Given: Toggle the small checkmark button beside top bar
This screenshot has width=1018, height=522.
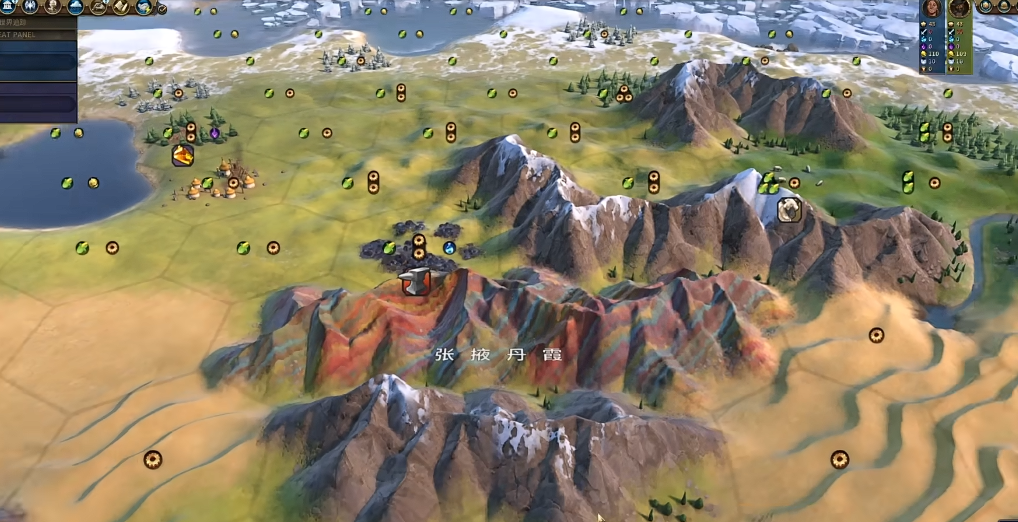Looking at the screenshot, I should 162,9.
